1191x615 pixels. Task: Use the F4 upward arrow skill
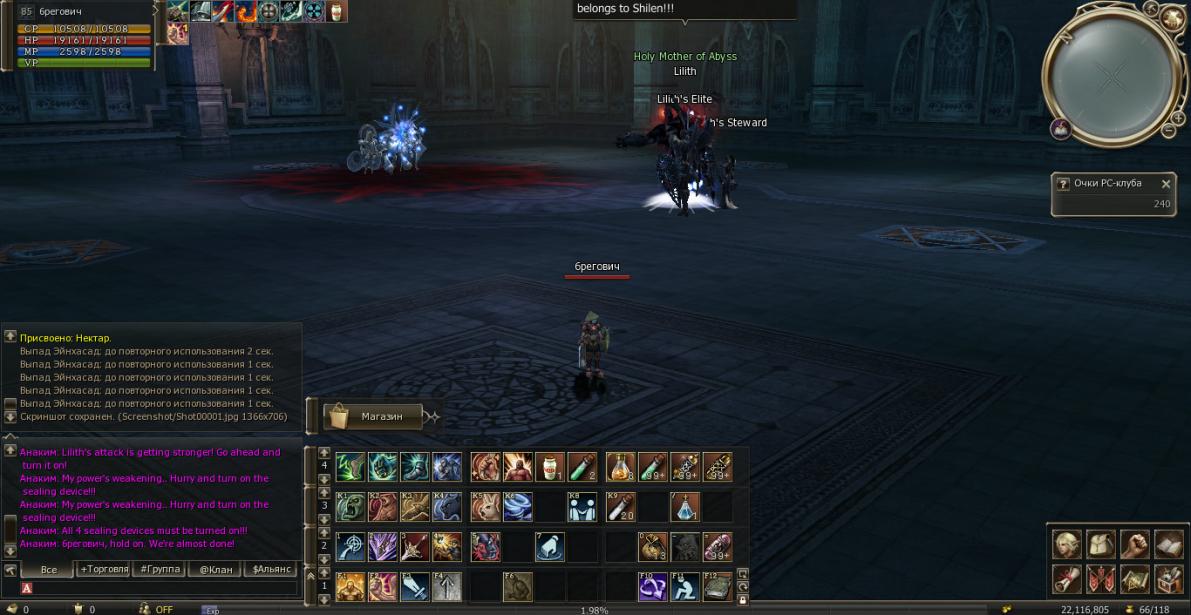point(447,586)
